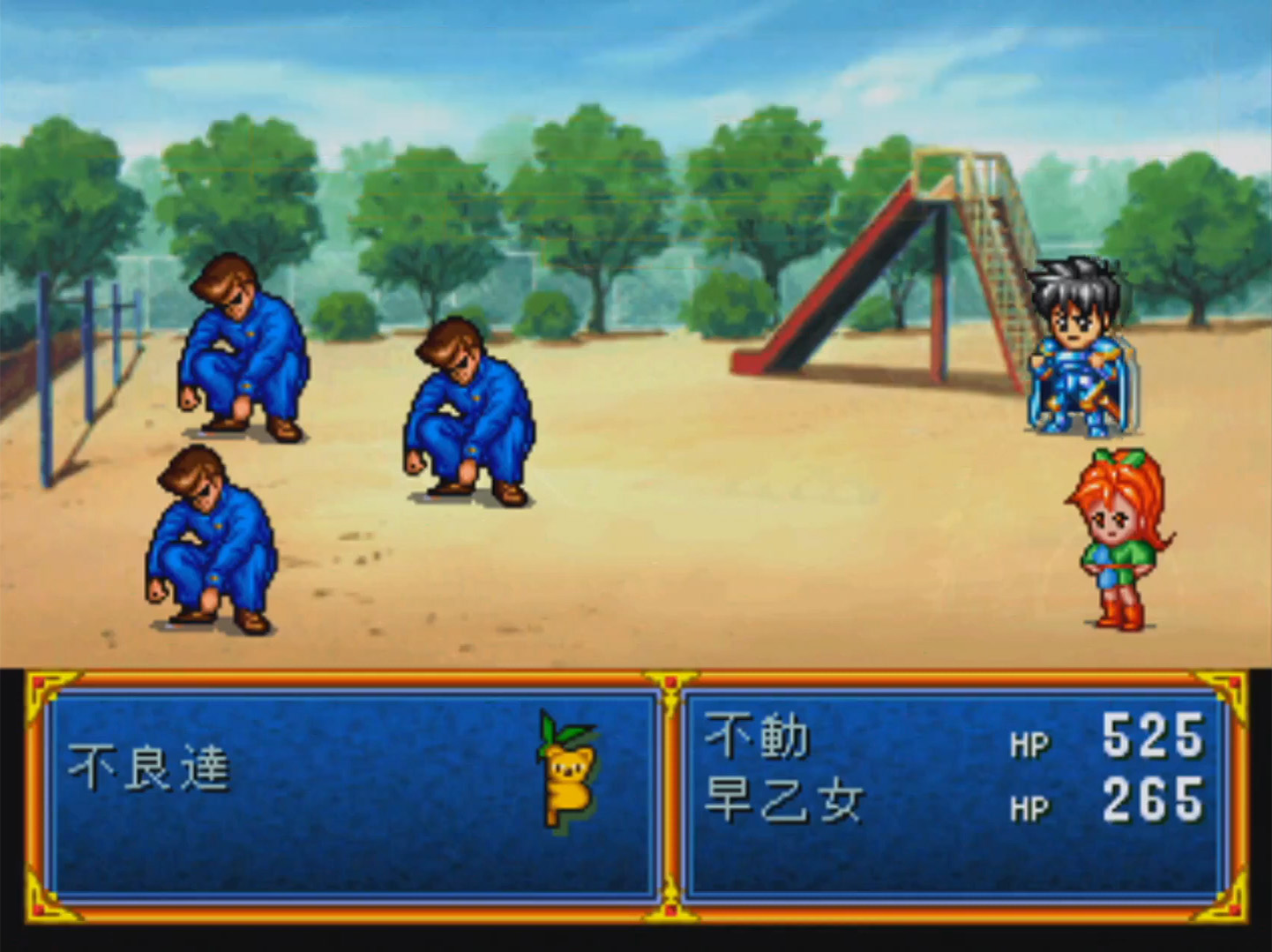Click the middle delinquent enemy sprite

pyautogui.click(x=468, y=415)
